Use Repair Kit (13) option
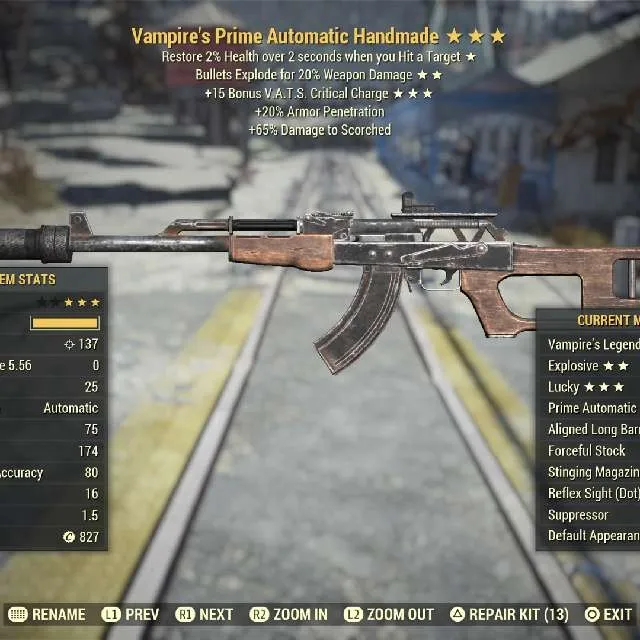Screen dimensions: 640x640 [x=510, y=614]
